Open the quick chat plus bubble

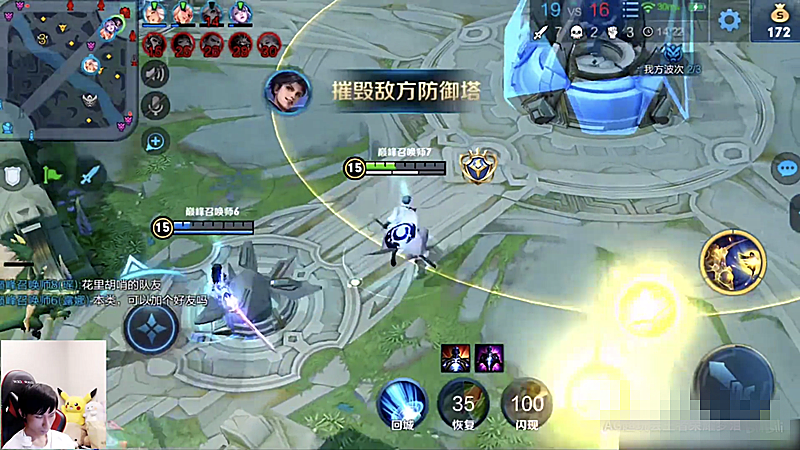154,140
